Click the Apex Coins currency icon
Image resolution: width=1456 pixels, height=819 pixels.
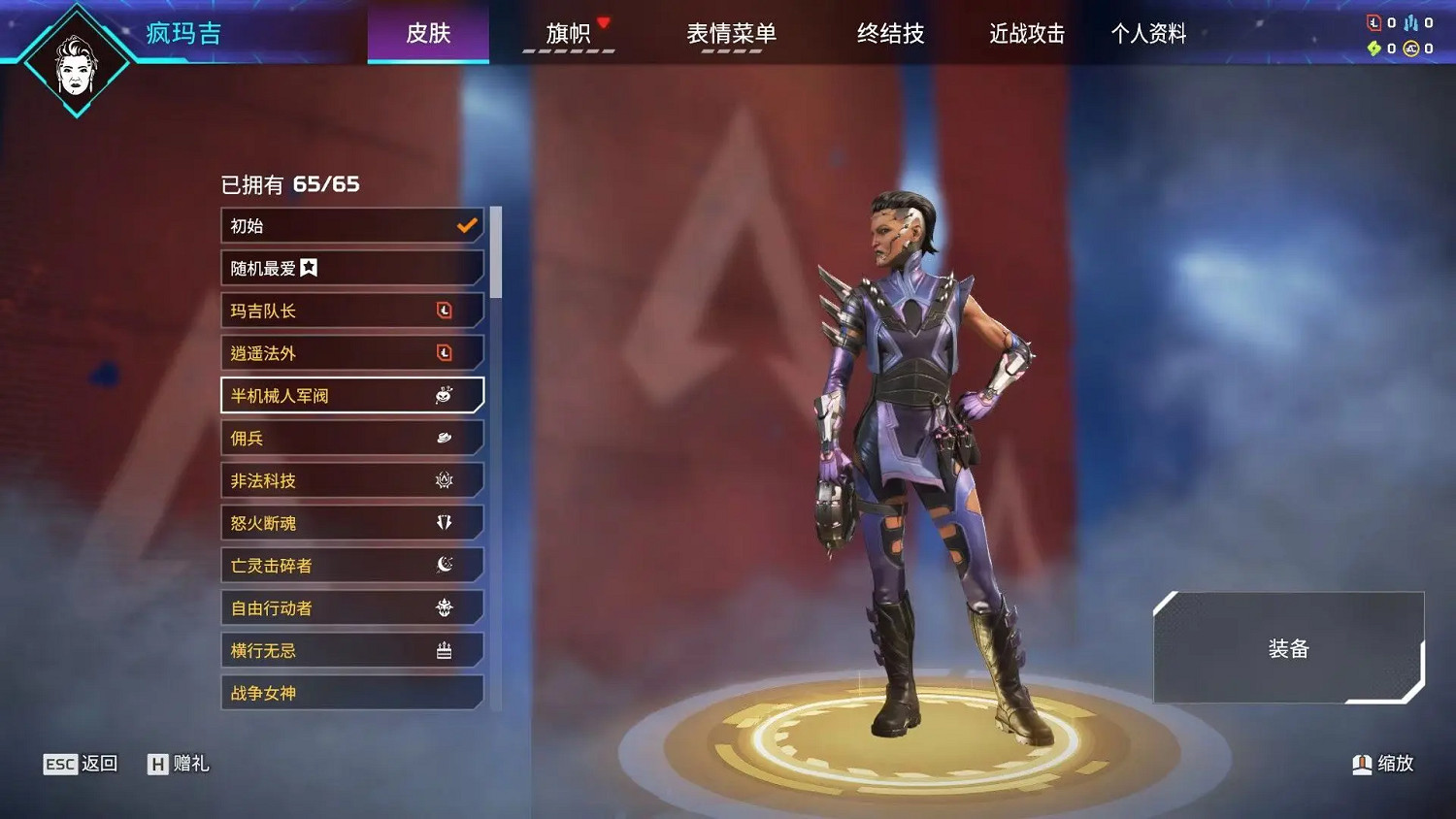1410,48
